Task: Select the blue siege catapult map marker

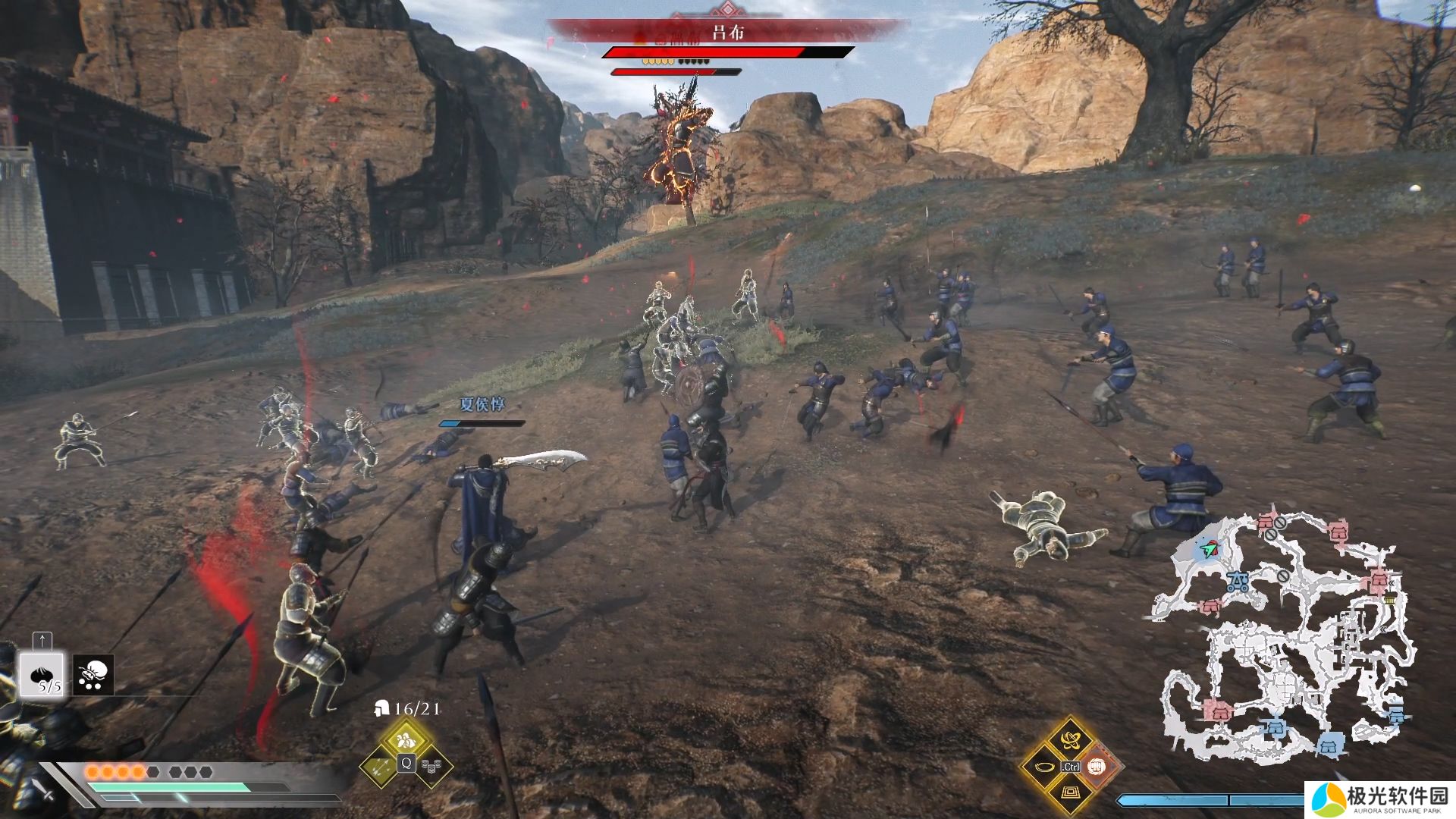Action: (x=1239, y=582)
